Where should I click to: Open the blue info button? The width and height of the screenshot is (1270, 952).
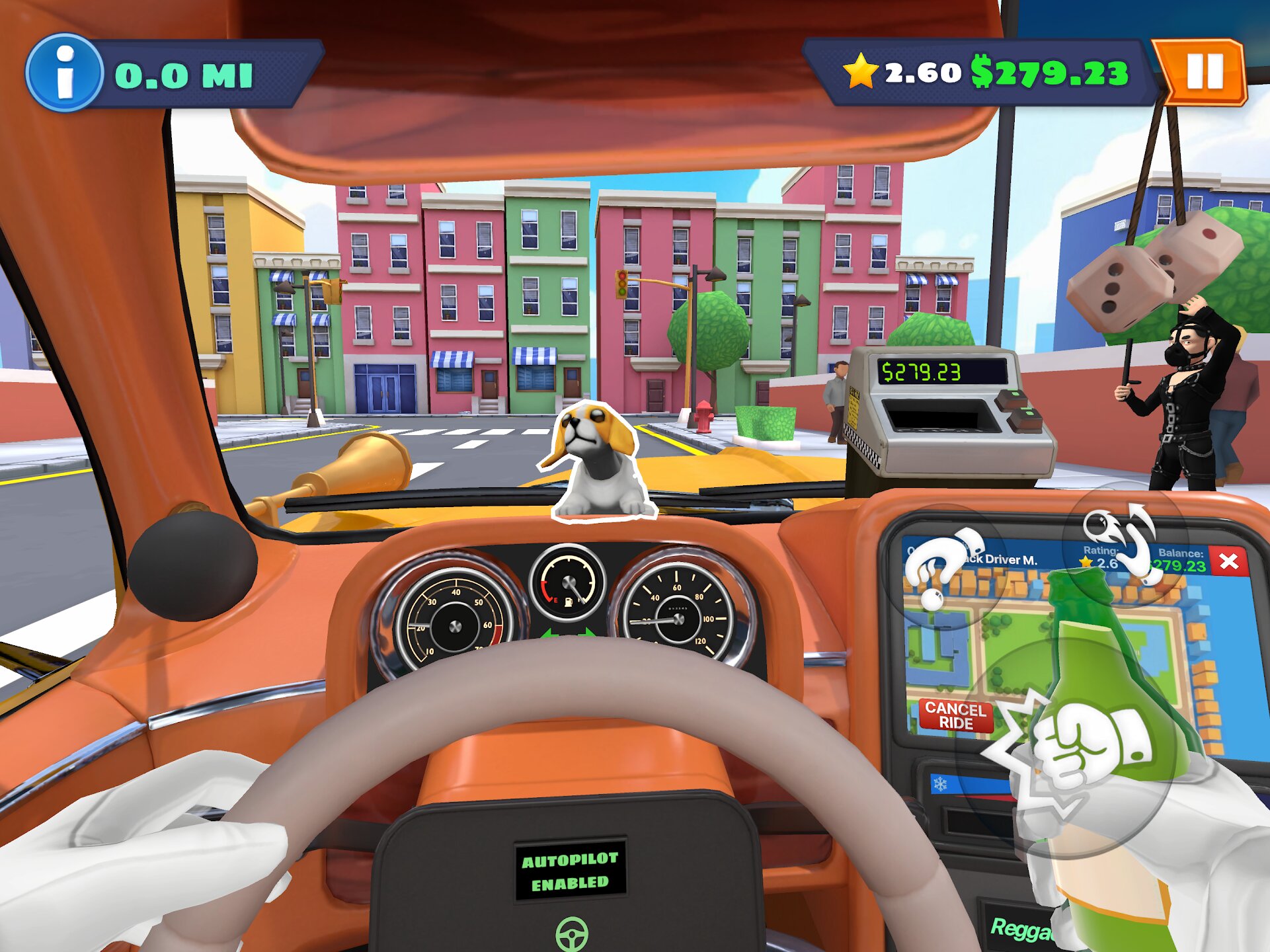click(x=64, y=73)
